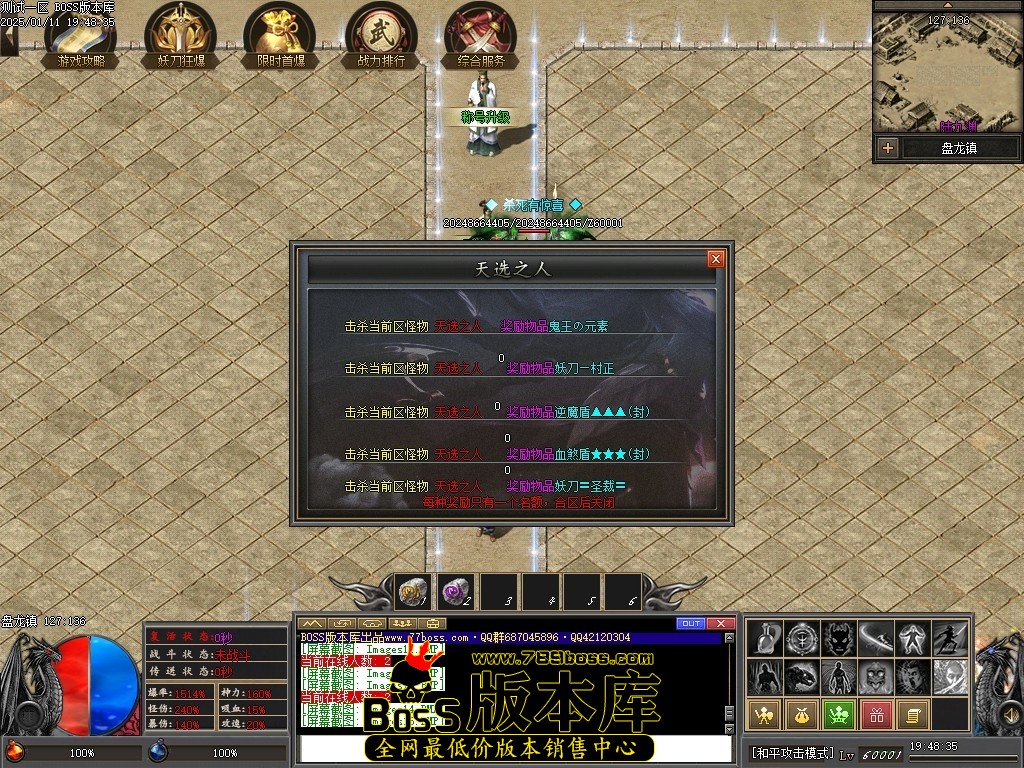Show the 战力排行 power ranking
This screenshot has height=768, width=1024.
[x=381, y=35]
